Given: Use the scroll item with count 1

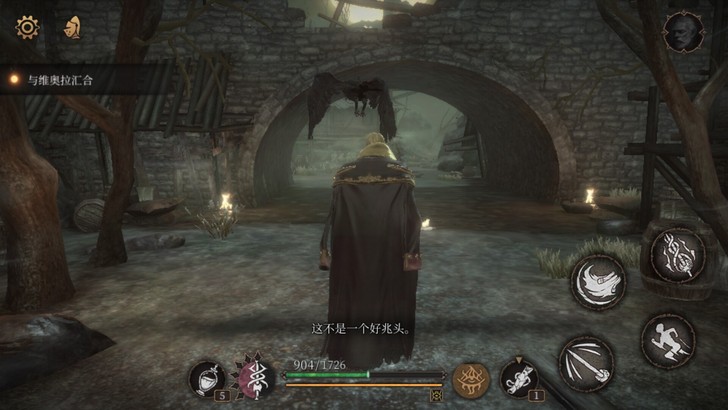Looking at the screenshot, I should [x=517, y=378].
